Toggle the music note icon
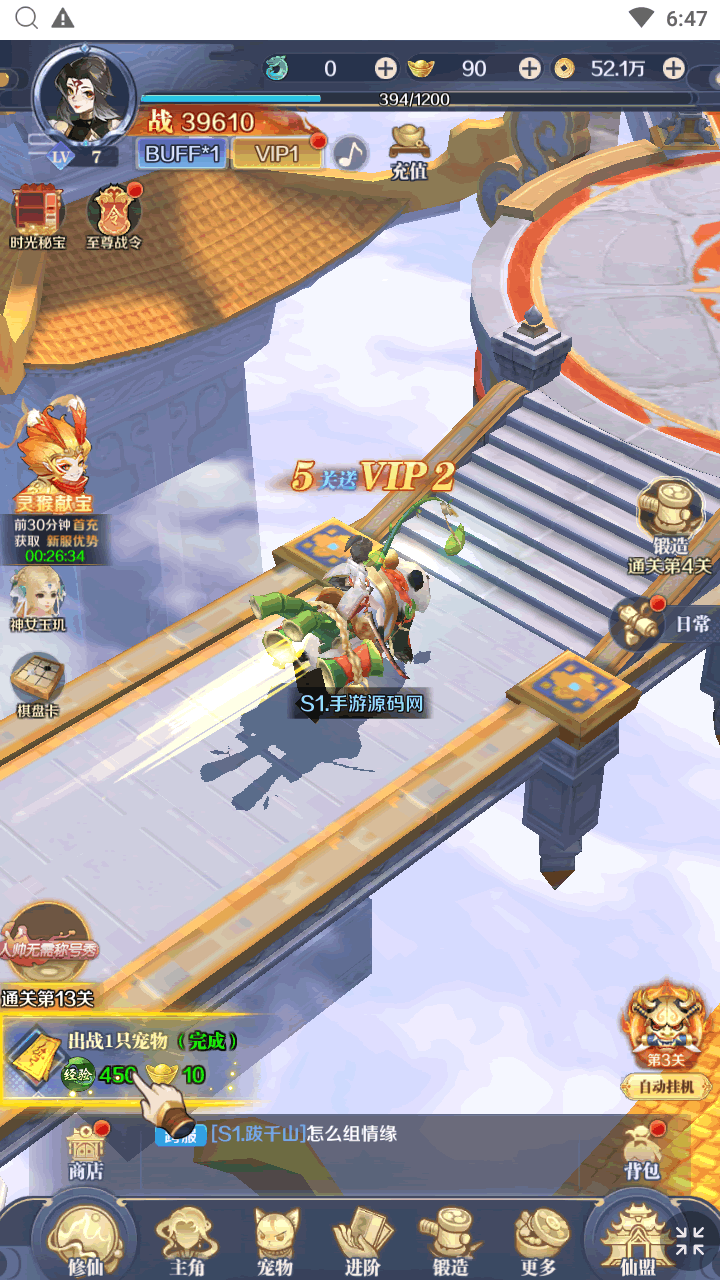The height and width of the screenshot is (1280, 720). click(350, 153)
